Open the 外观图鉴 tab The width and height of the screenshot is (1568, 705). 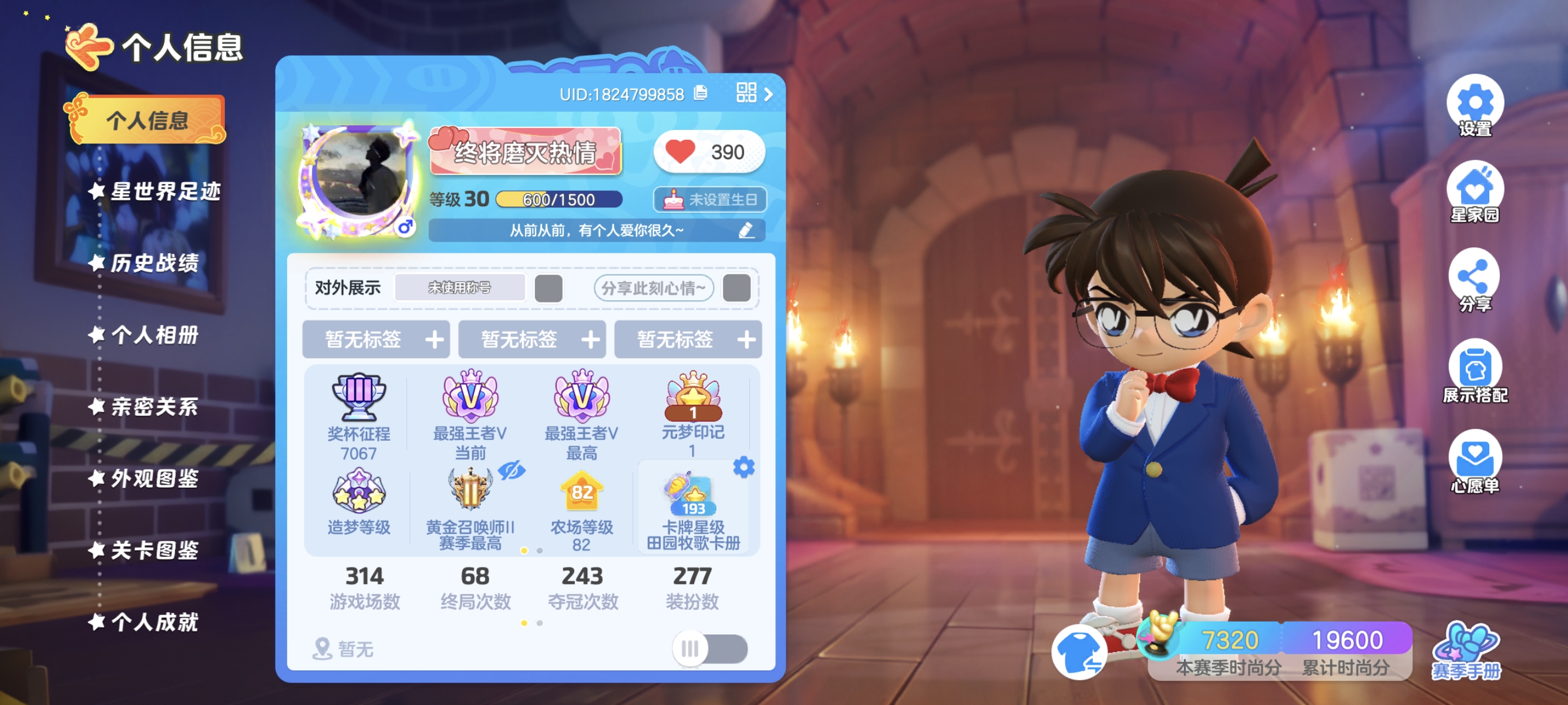click(154, 479)
